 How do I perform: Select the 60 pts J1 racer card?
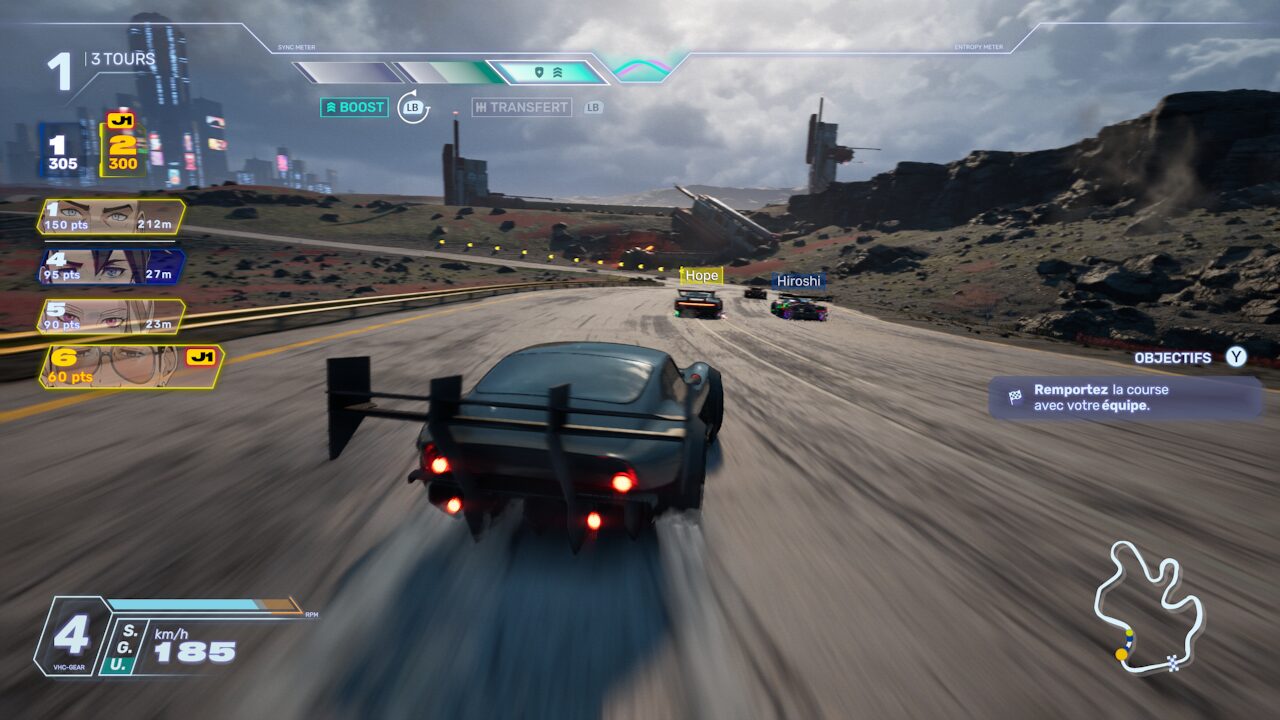(x=130, y=367)
